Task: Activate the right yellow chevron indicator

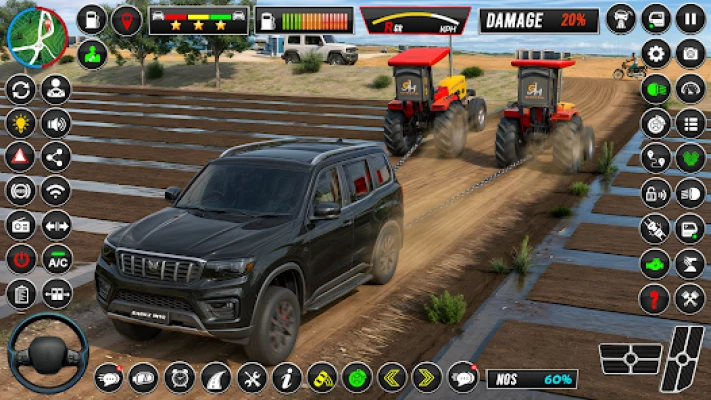Action: (427, 377)
